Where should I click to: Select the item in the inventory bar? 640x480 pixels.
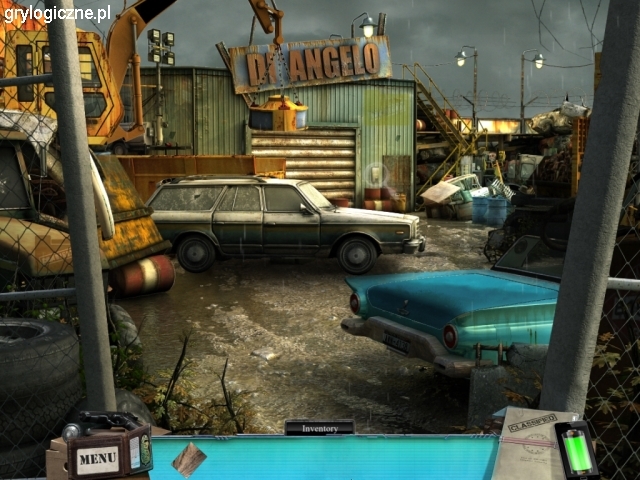(x=189, y=458)
